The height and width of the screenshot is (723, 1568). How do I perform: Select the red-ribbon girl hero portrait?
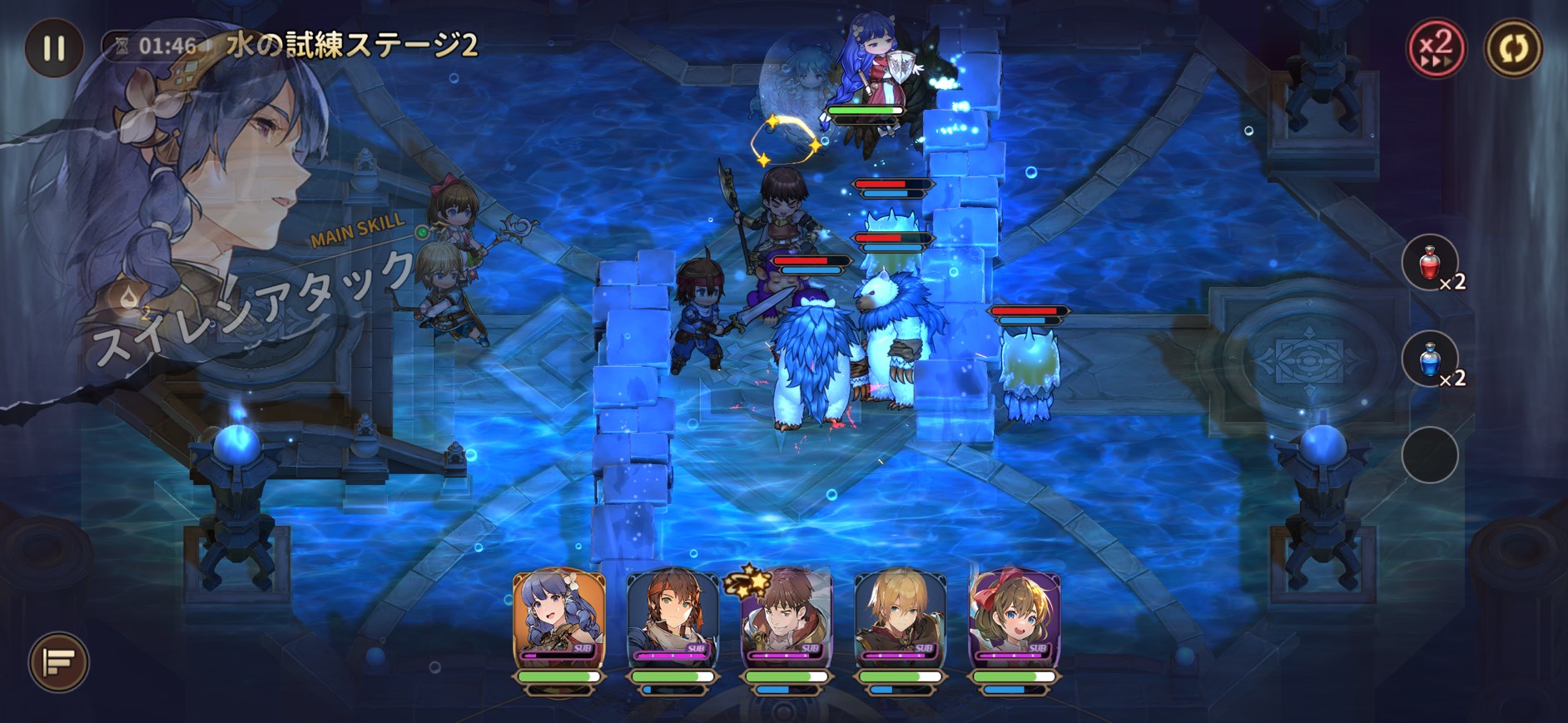1015,617
